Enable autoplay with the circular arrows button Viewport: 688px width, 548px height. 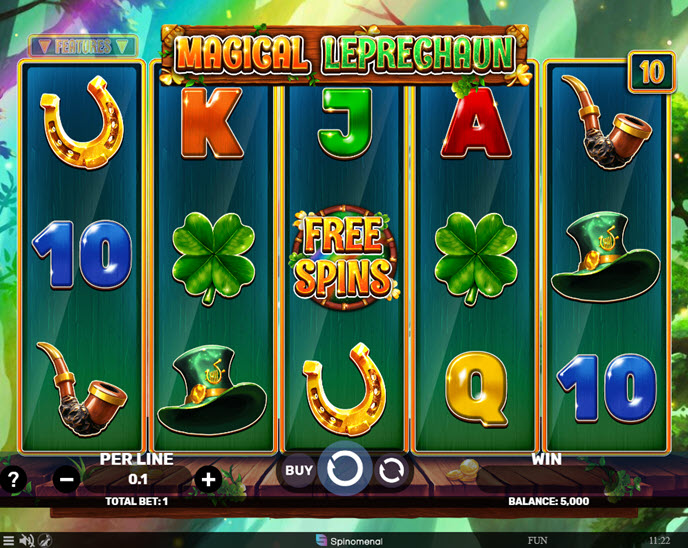pos(391,470)
